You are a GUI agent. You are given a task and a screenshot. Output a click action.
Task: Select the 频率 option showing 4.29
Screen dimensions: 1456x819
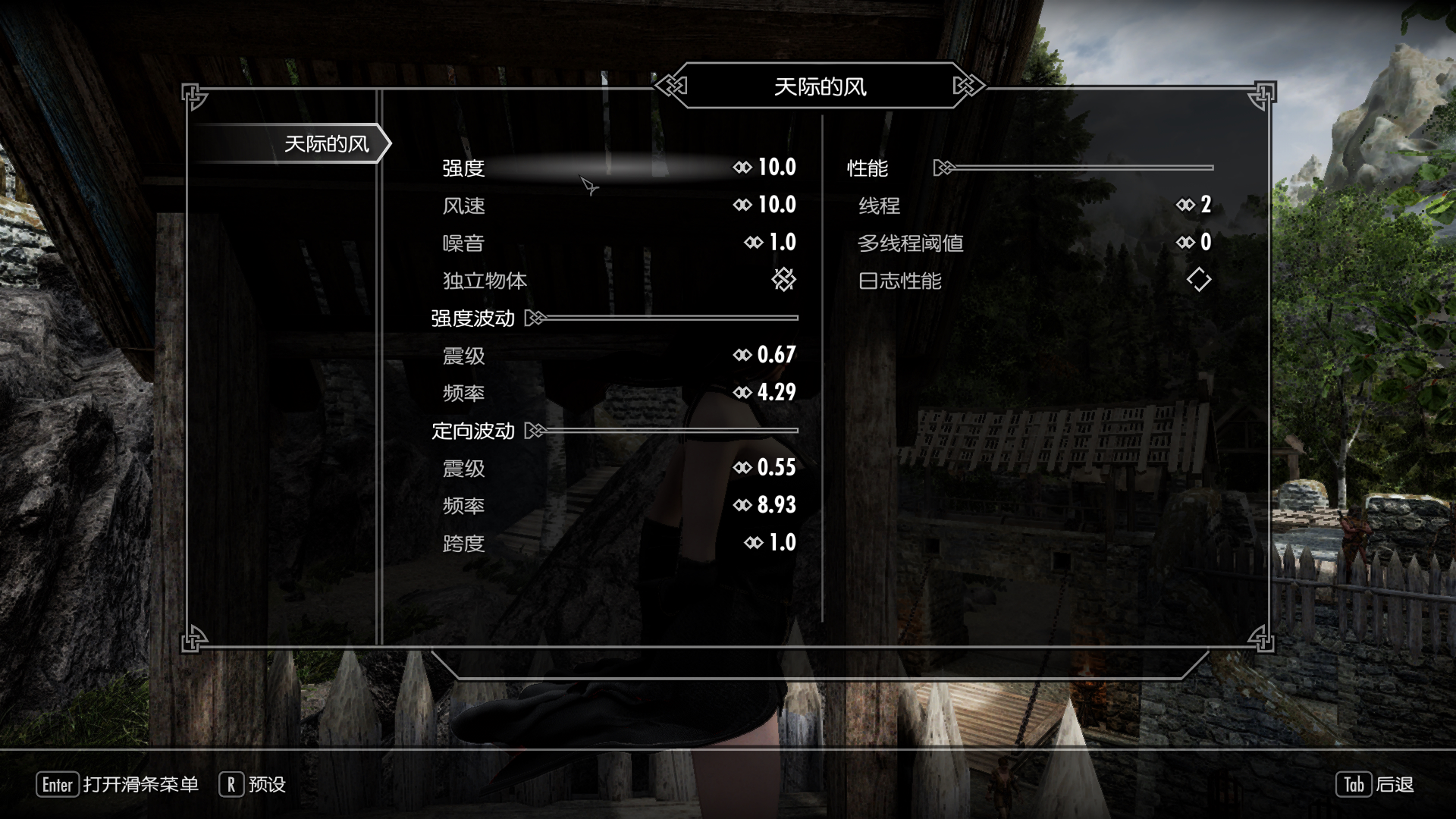618,393
